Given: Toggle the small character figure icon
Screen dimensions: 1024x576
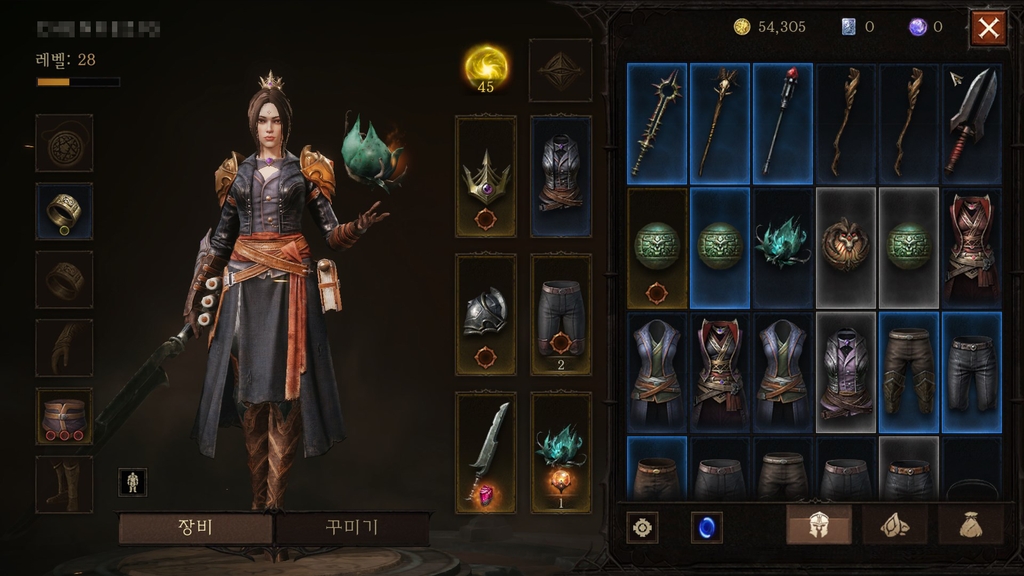Looking at the screenshot, I should click(132, 482).
